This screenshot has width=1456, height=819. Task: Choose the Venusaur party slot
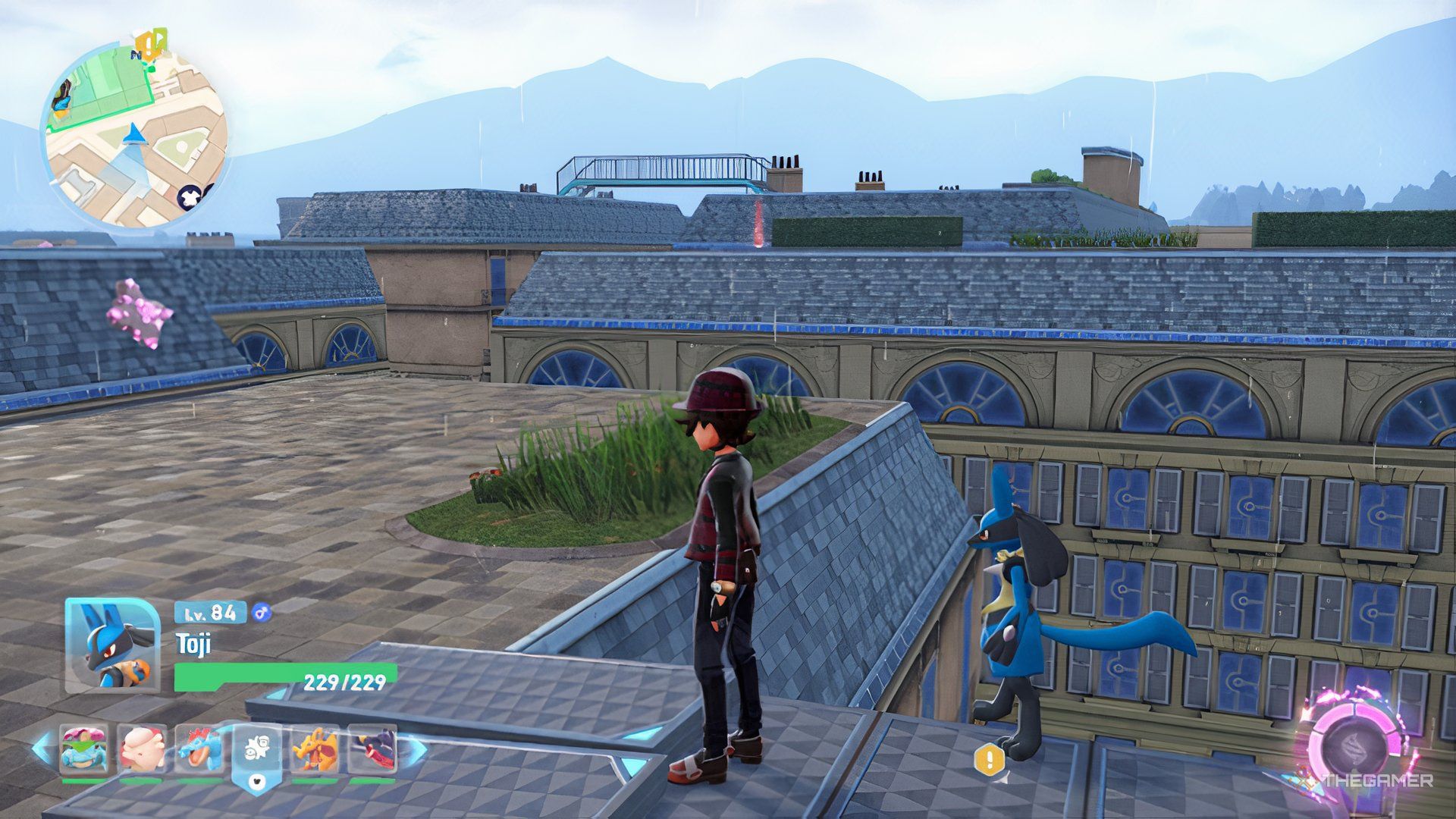pyautogui.click(x=83, y=749)
